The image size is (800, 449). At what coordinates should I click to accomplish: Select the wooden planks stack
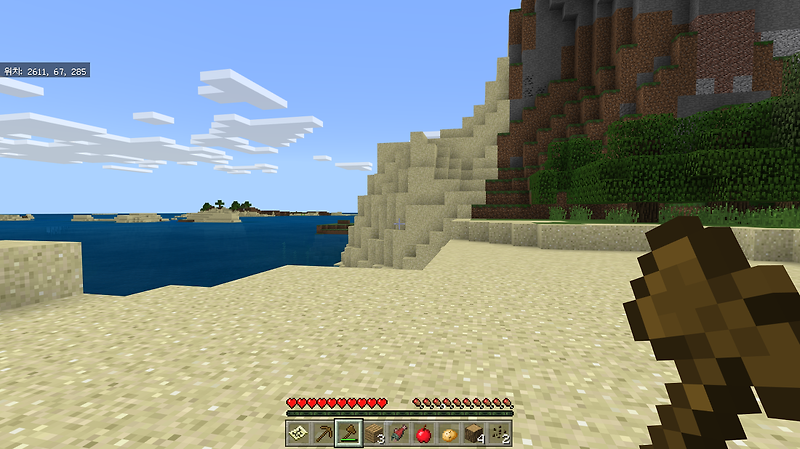point(374,434)
